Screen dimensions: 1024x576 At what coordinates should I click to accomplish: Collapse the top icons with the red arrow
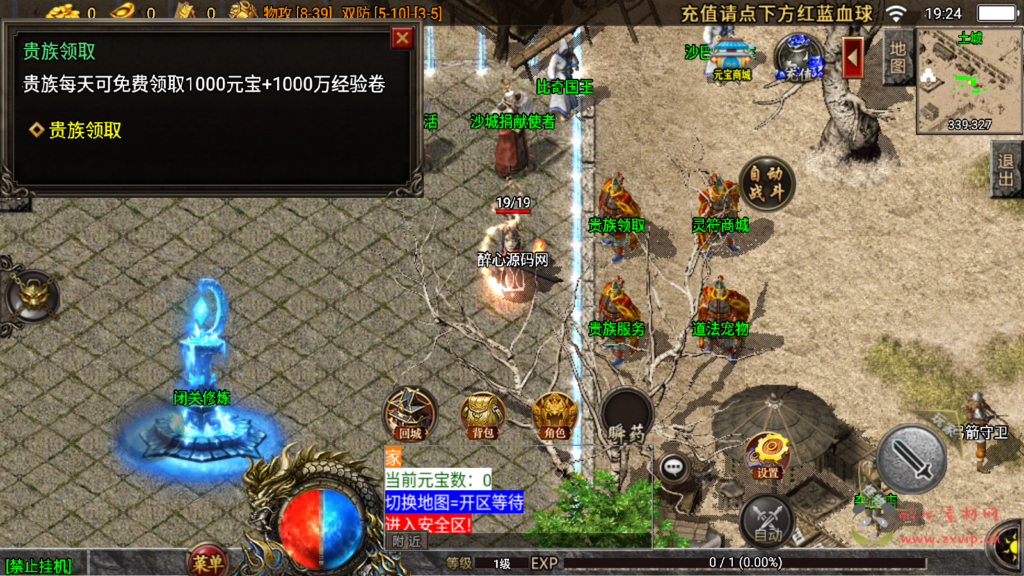[853, 57]
